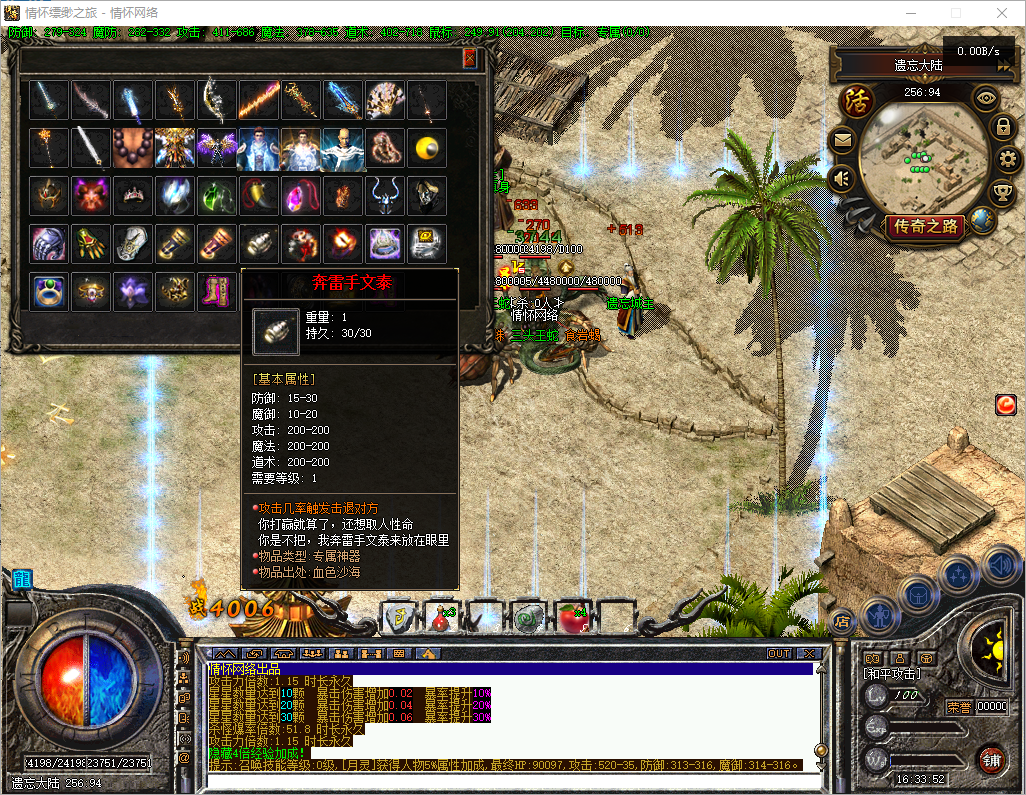Pick the green gem ring in inventory

click(48, 291)
